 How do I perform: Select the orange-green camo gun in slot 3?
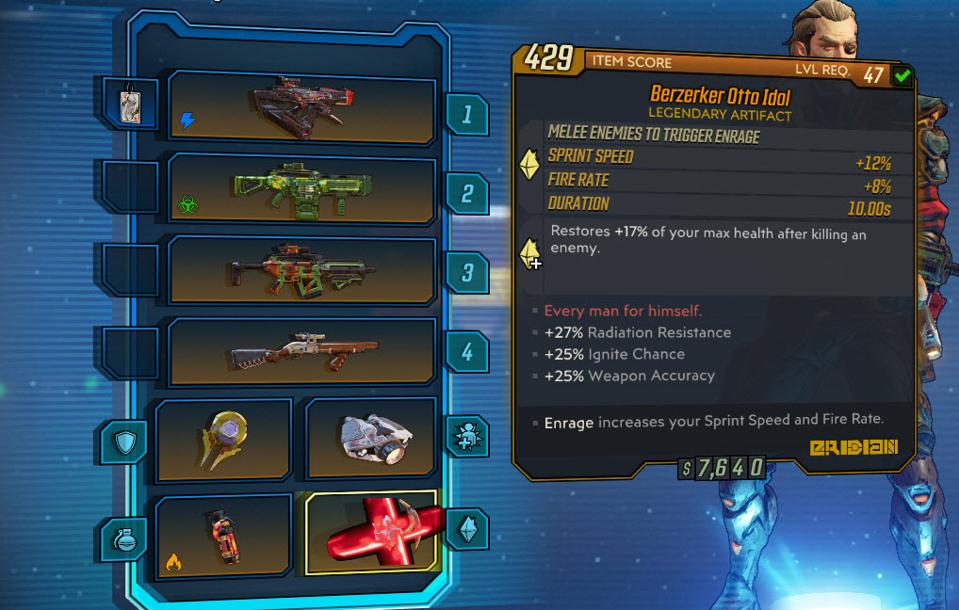302,270
